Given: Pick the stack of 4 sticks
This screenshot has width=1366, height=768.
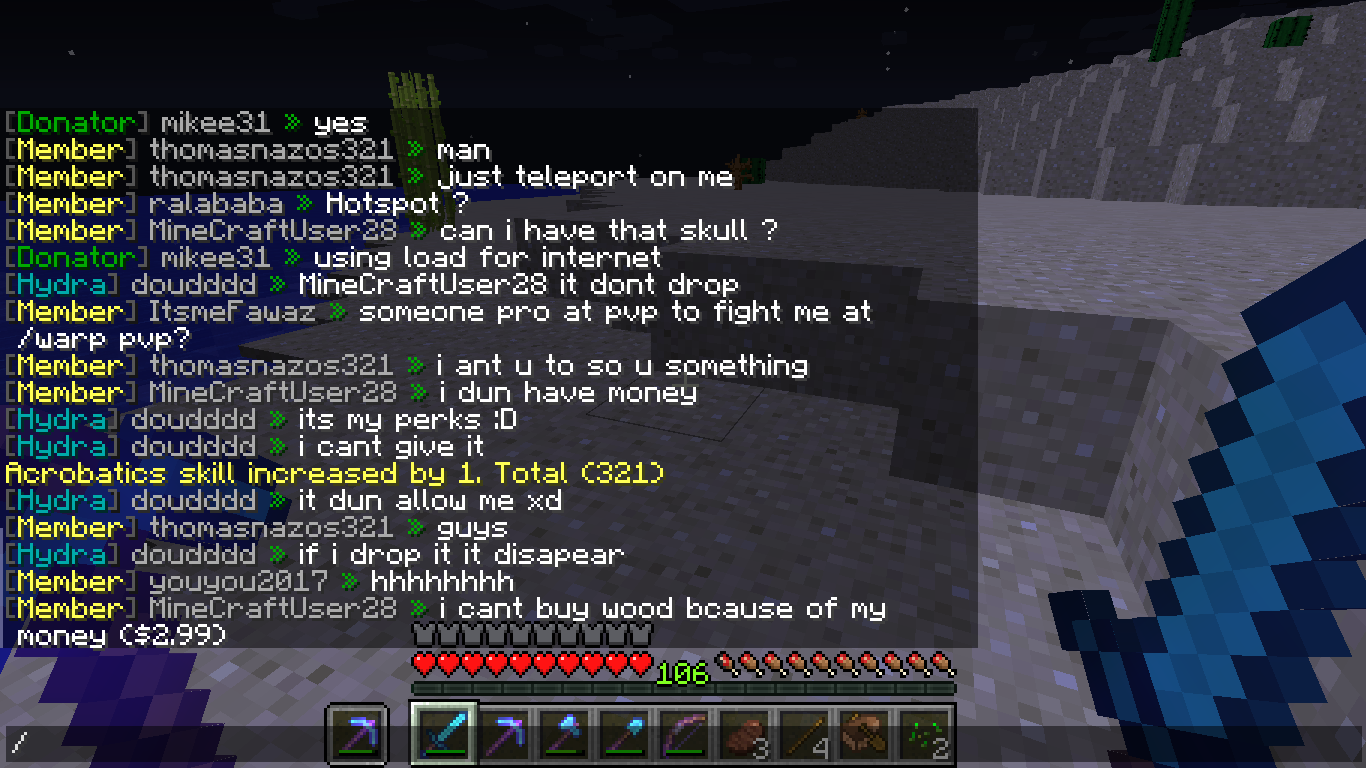Looking at the screenshot, I should pos(805,735).
